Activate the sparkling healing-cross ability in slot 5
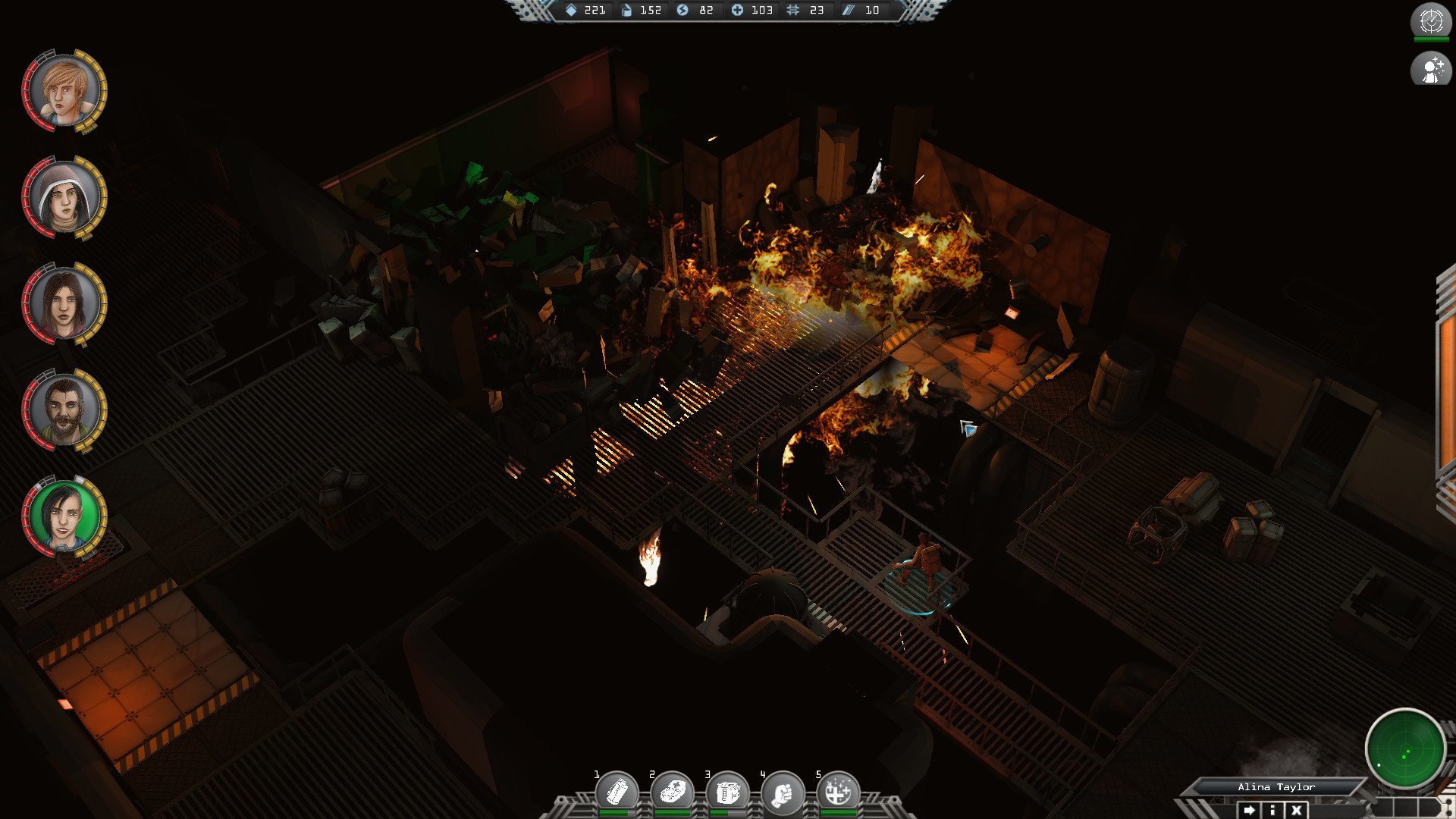 click(x=838, y=792)
